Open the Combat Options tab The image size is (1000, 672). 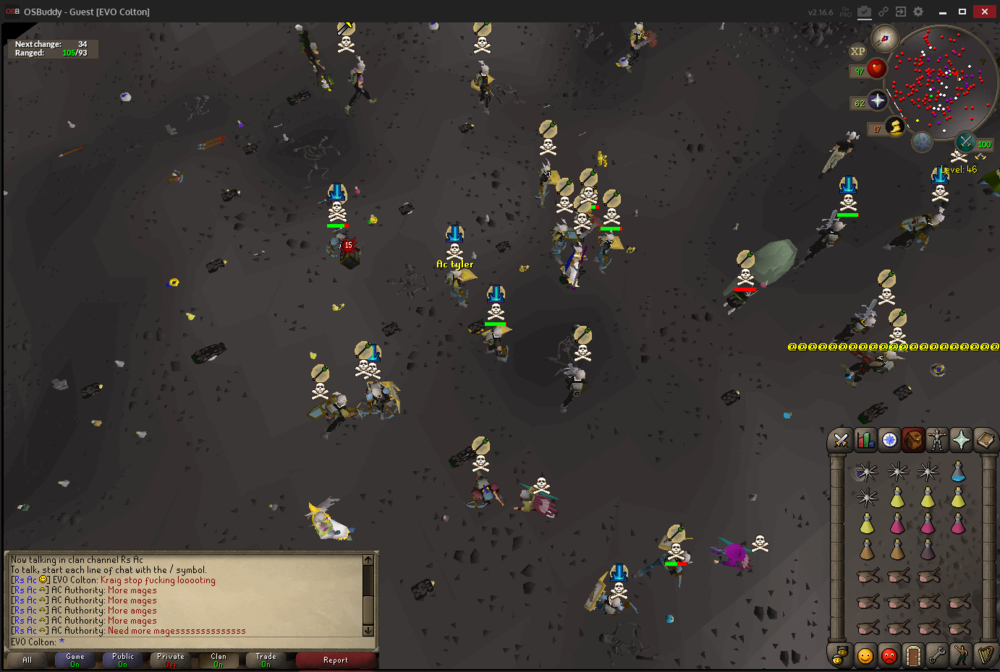(x=842, y=439)
